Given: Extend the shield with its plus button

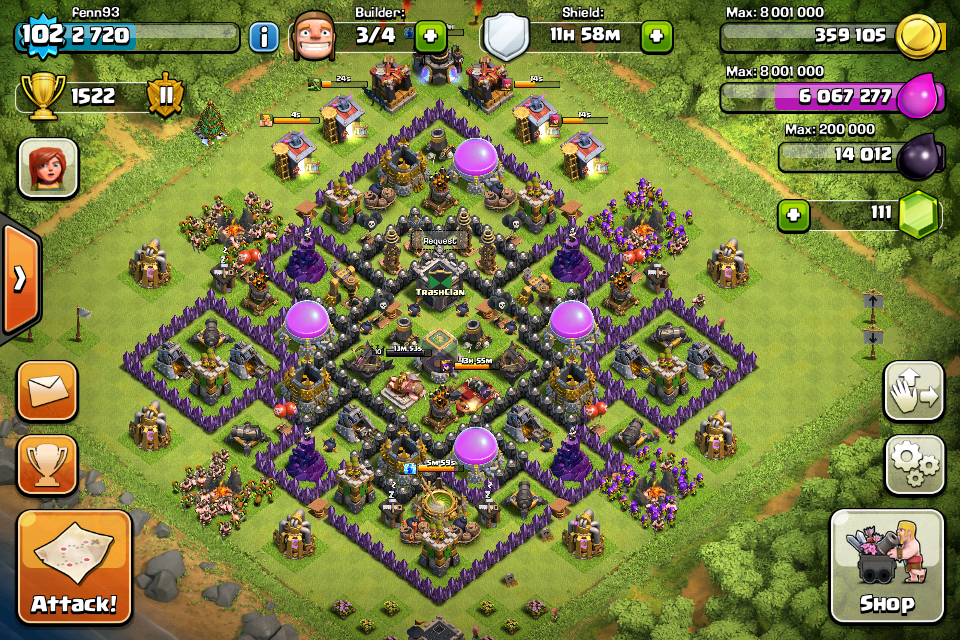Looking at the screenshot, I should 656,36.
